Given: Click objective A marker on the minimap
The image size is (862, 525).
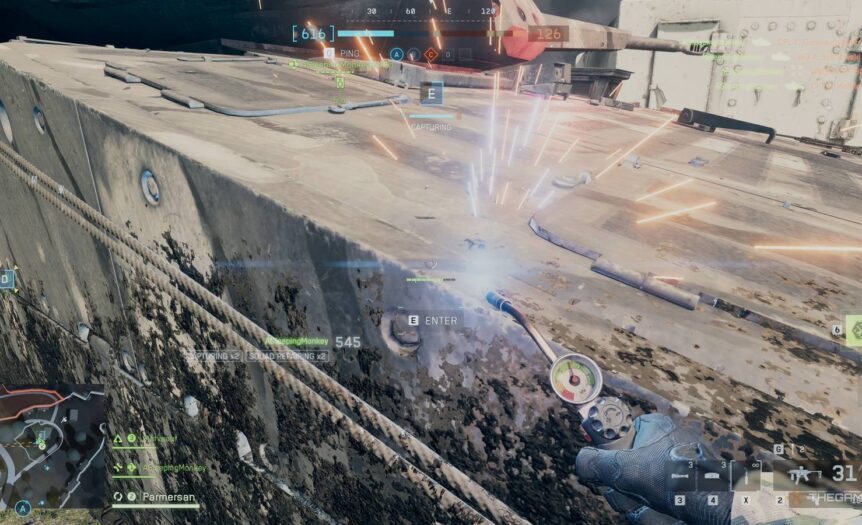Looking at the screenshot, I should [21, 507].
